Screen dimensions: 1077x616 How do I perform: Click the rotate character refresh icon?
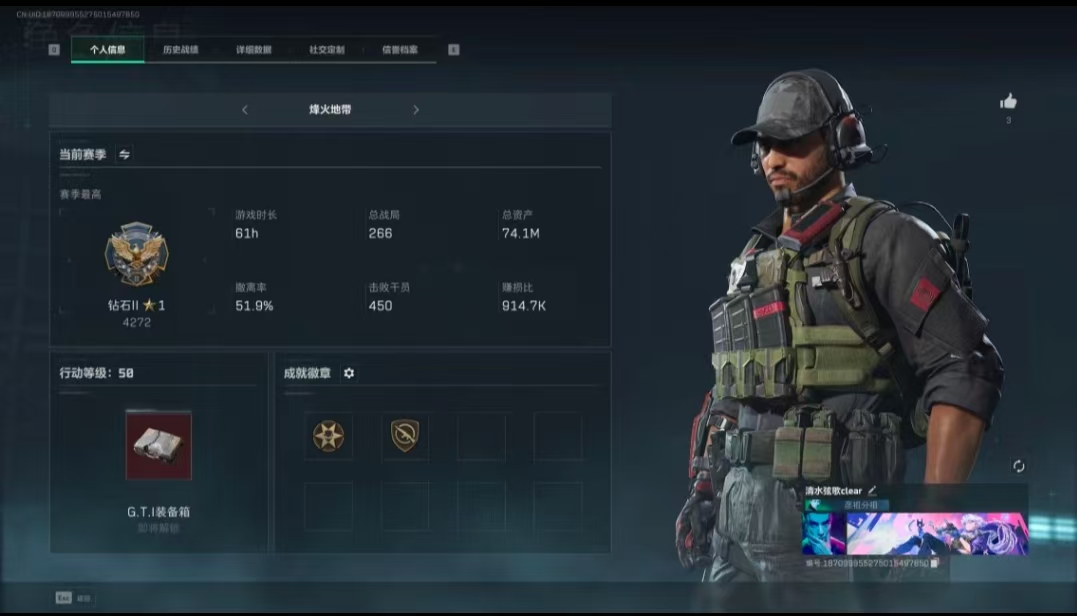[1019, 466]
